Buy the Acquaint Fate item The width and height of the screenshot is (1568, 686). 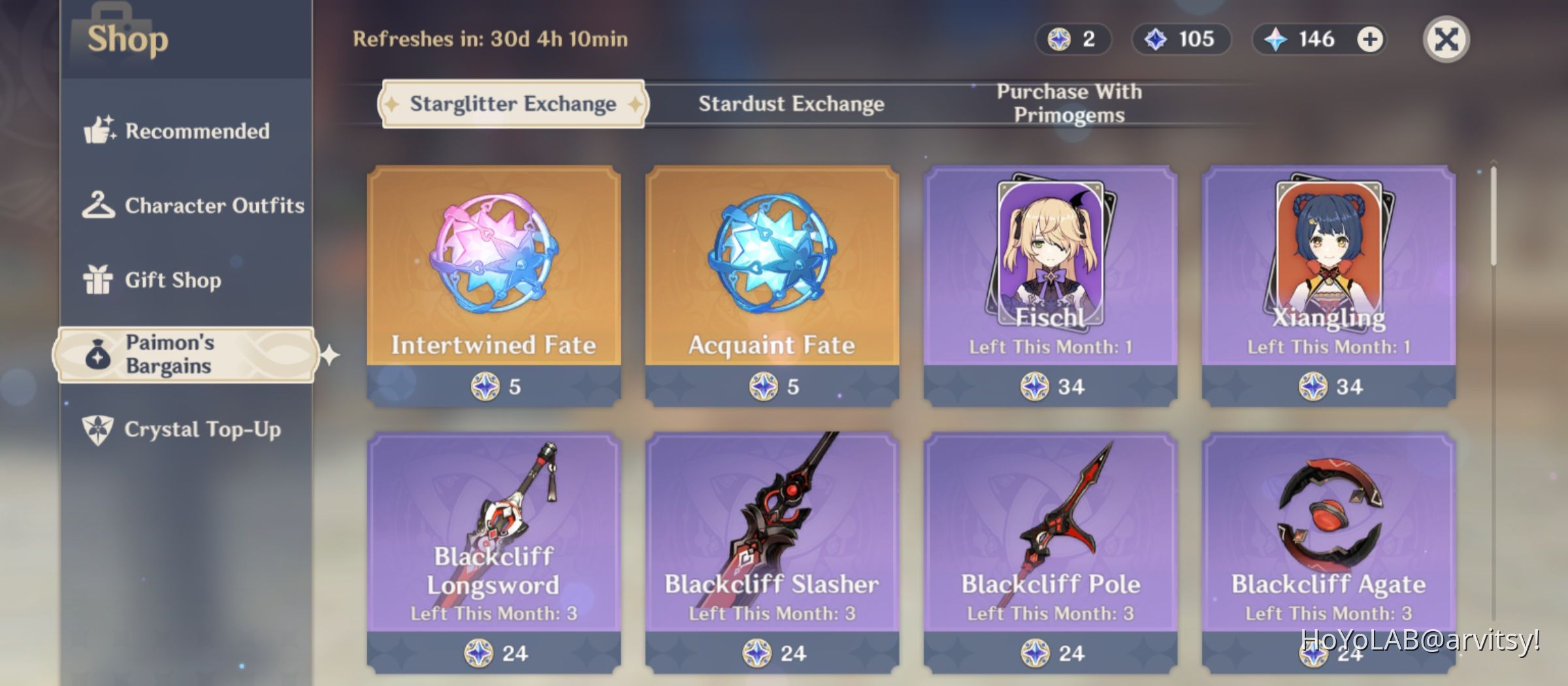(x=771, y=281)
